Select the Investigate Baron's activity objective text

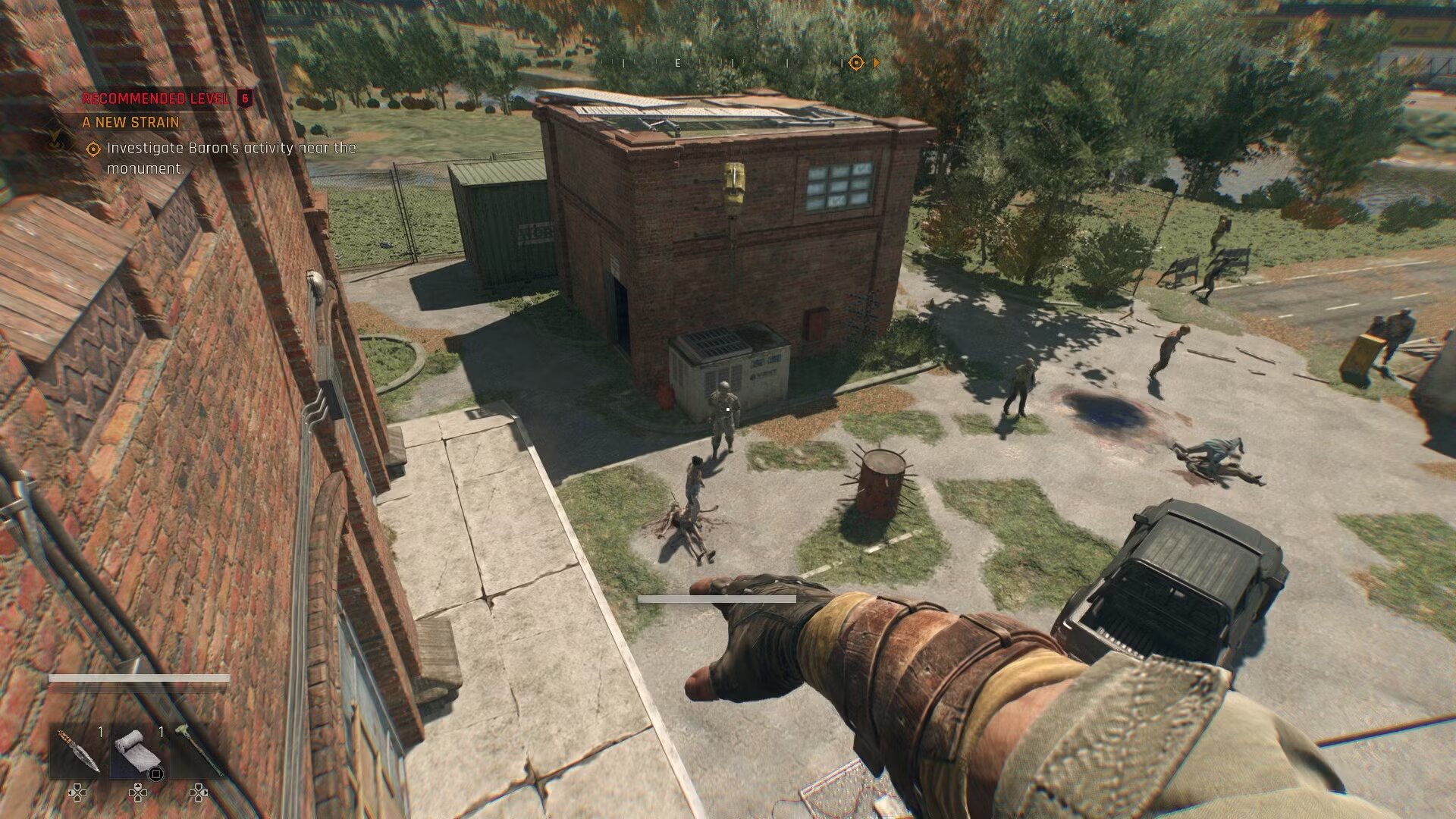[x=231, y=158]
